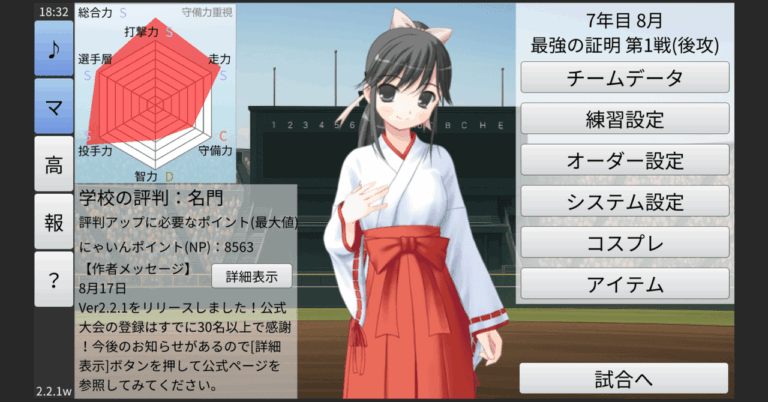Open システム設定 system settings
The height and width of the screenshot is (402, 768).
pyautogui.click(x=625, y=201)
